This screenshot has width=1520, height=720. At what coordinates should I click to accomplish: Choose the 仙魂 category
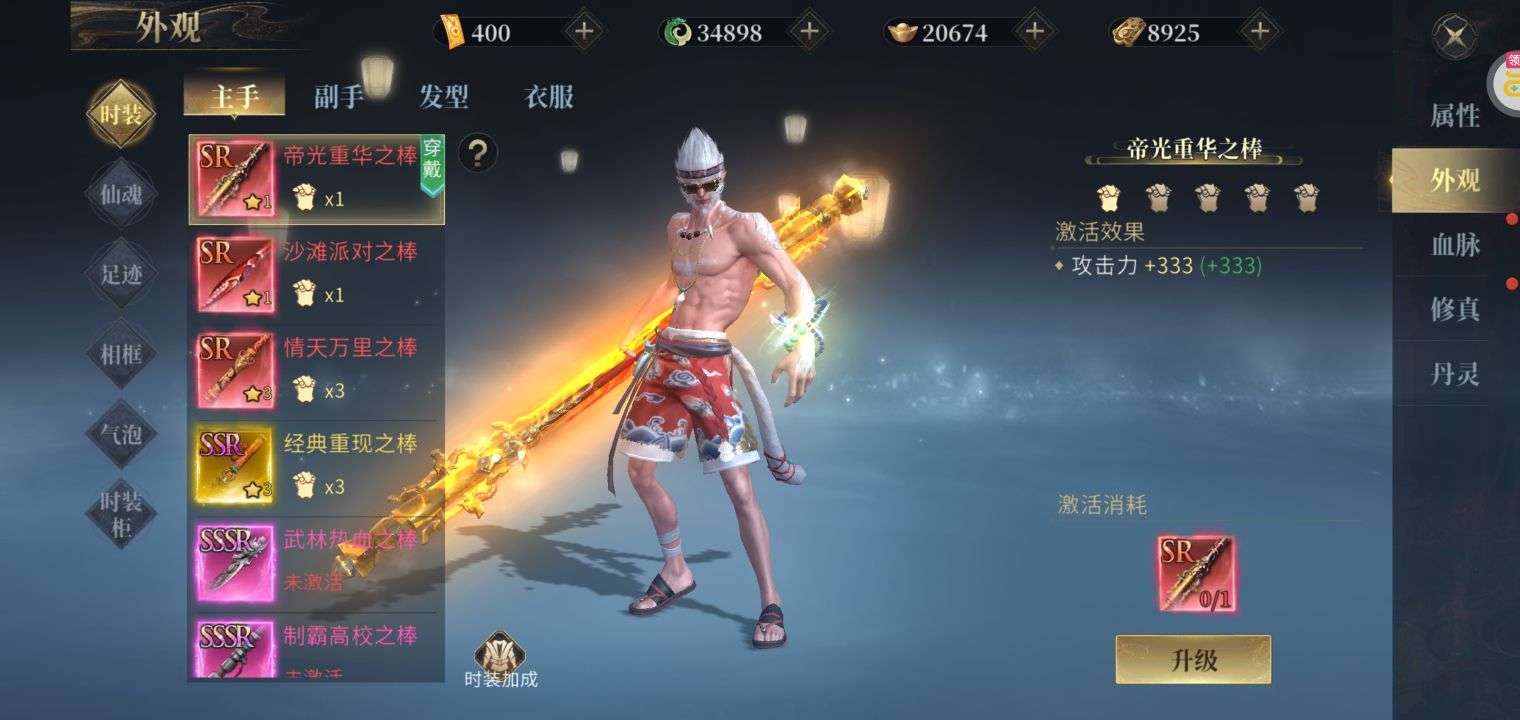(121, 194)
